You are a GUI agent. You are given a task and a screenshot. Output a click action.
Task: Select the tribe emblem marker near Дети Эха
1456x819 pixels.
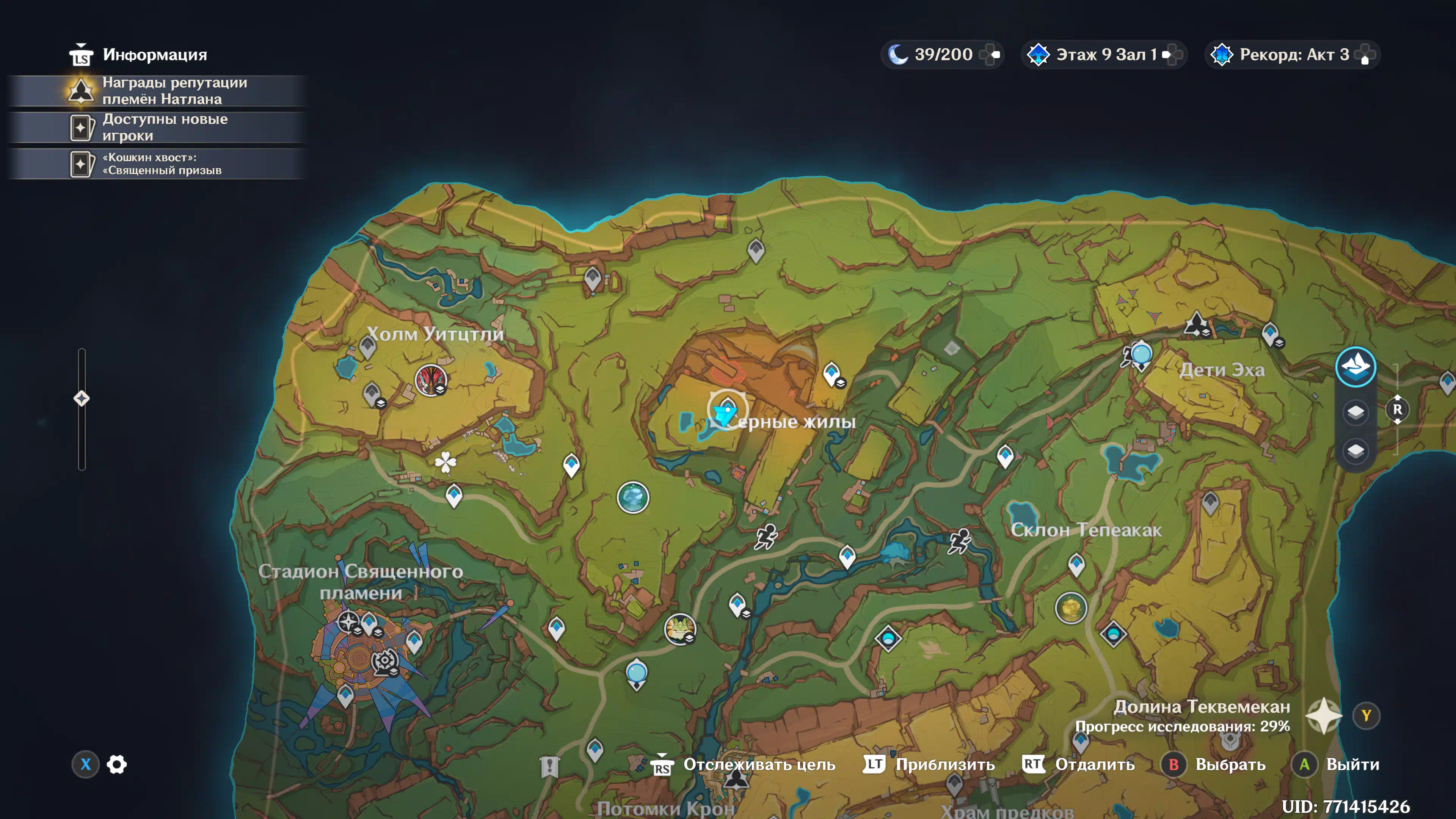point(1196,324)
